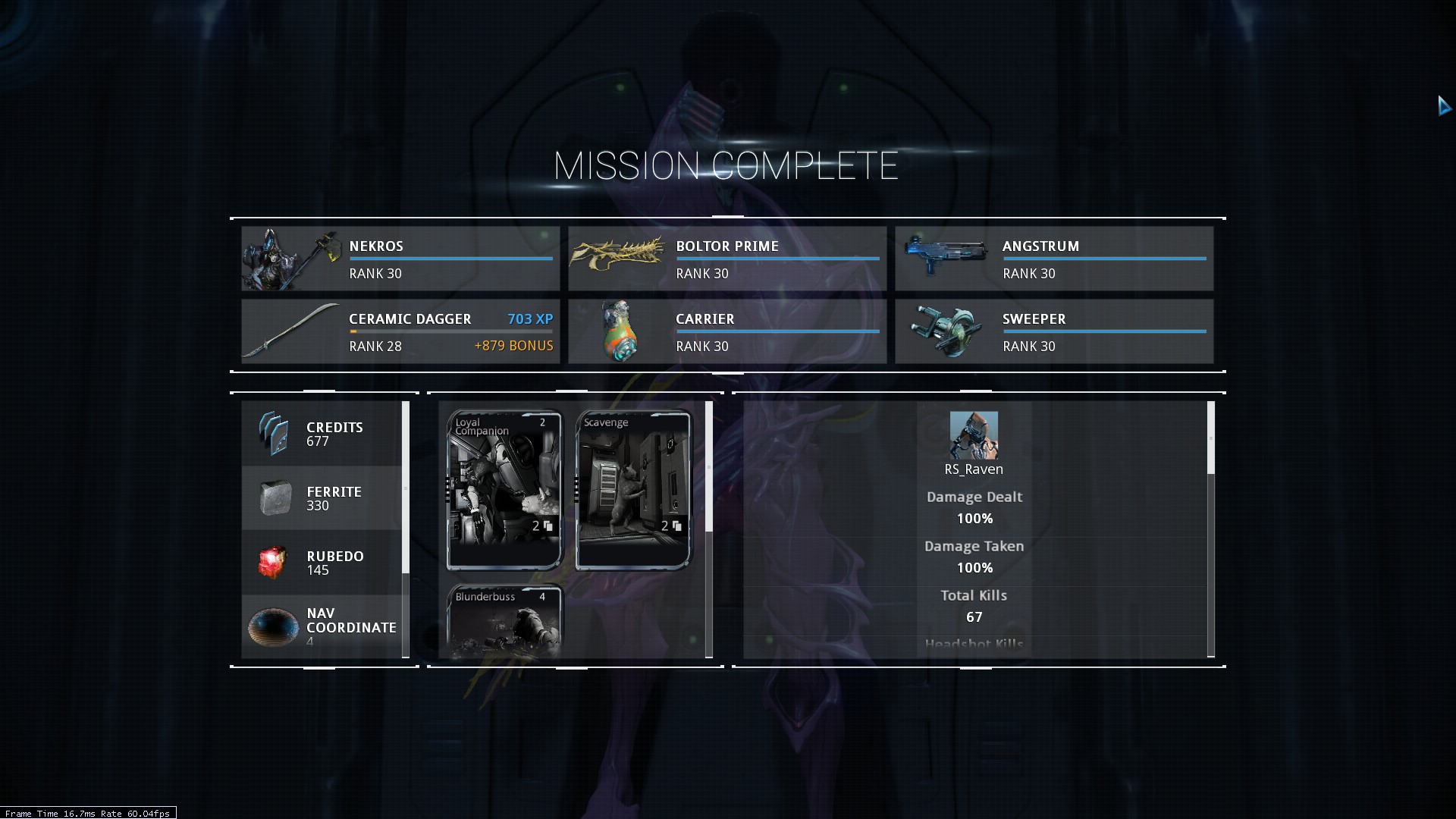Open RS_Raven's player avatar

974,435
